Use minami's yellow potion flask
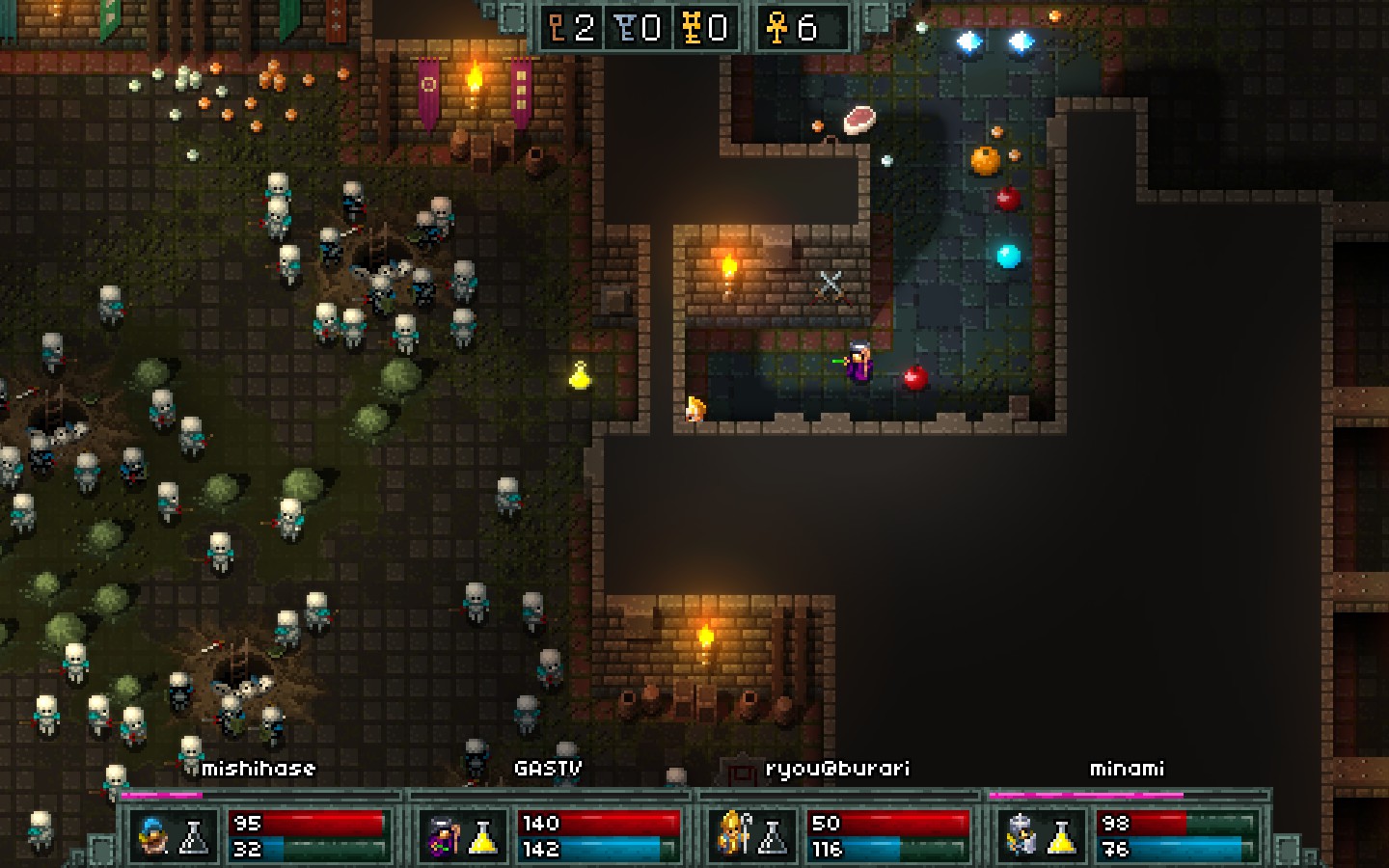1389x868 pixels. [x=1062, y=836]
